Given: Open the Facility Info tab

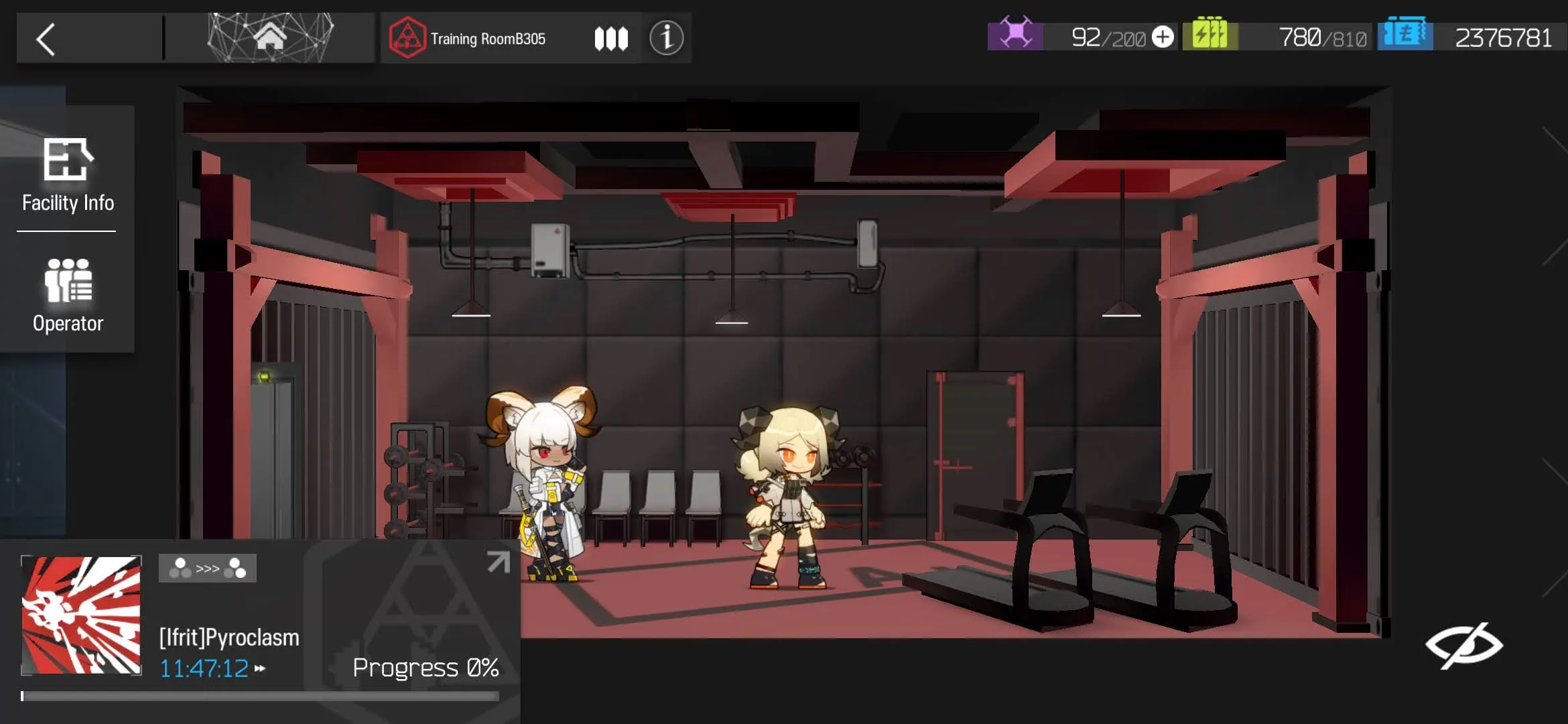Looking at the screenshot, I should (68, 174).
